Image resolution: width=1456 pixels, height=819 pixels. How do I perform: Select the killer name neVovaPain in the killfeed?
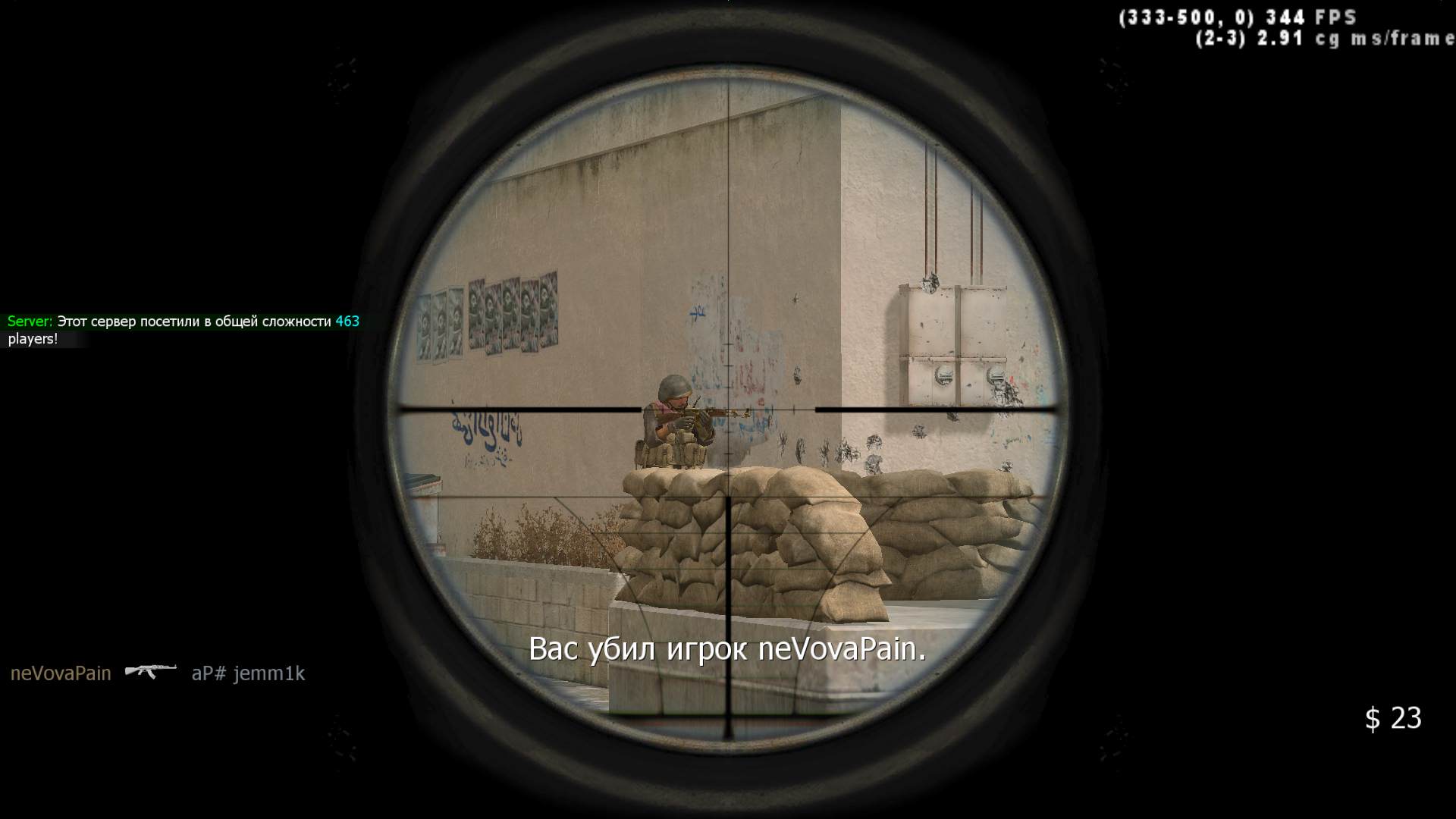pyautogui.click(x=61, y=673)
